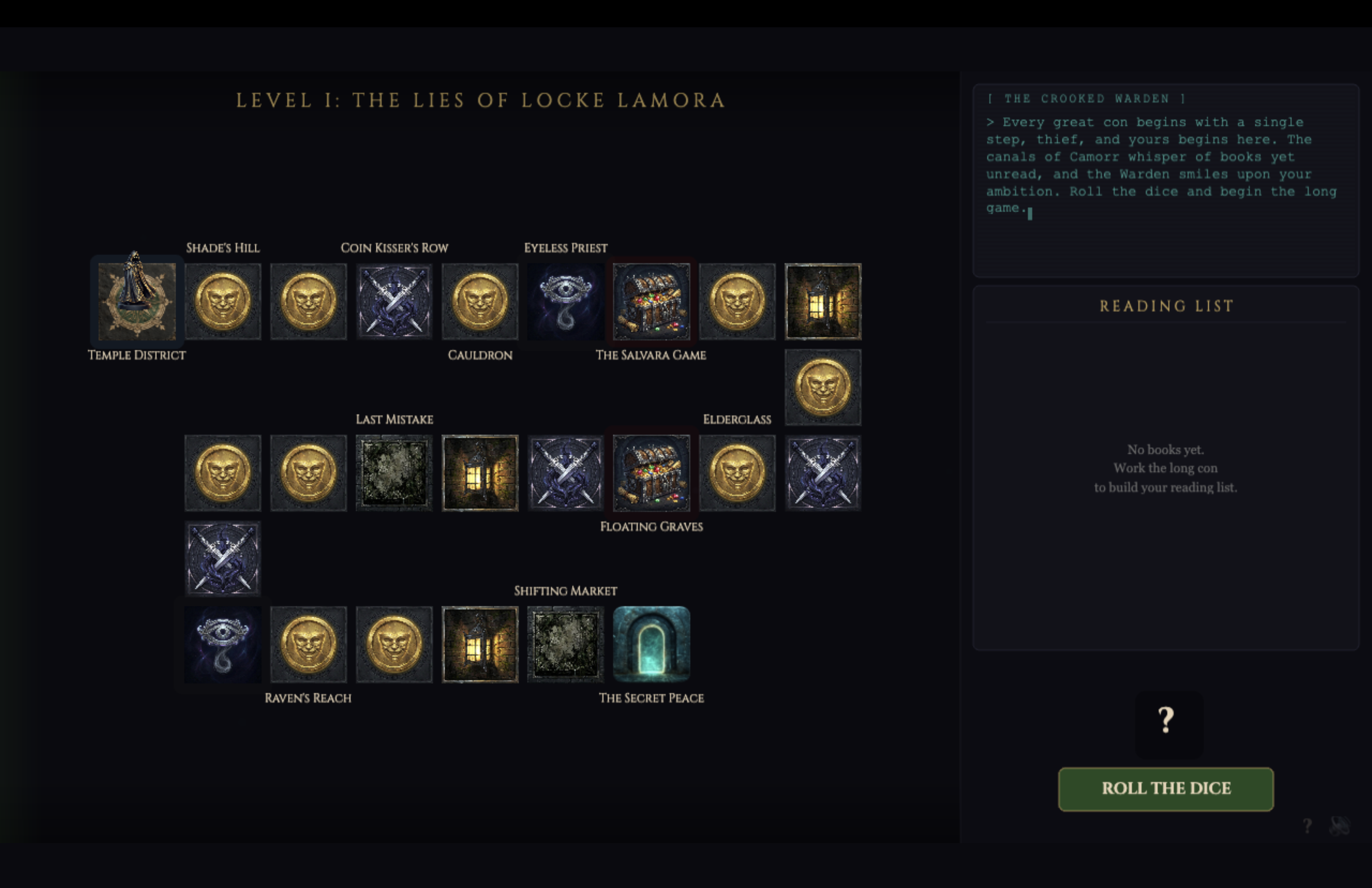Roll the dice with the green button

(1165, 788)
